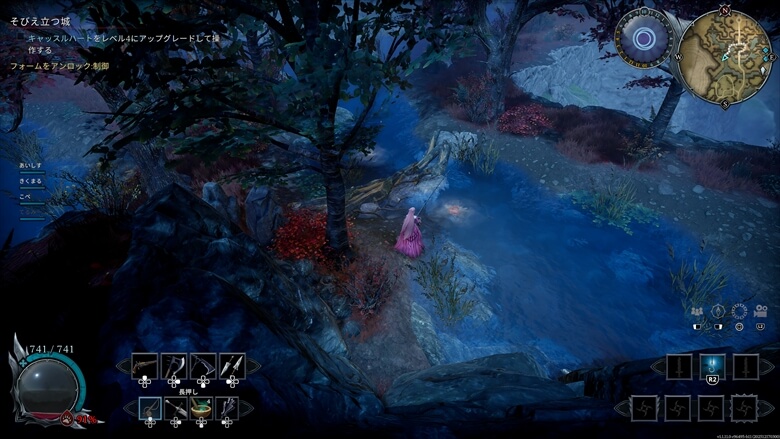Open the dotted action wheel icon
The height and width of the screenshot is (439, 780).
click(x=739, y=311)
